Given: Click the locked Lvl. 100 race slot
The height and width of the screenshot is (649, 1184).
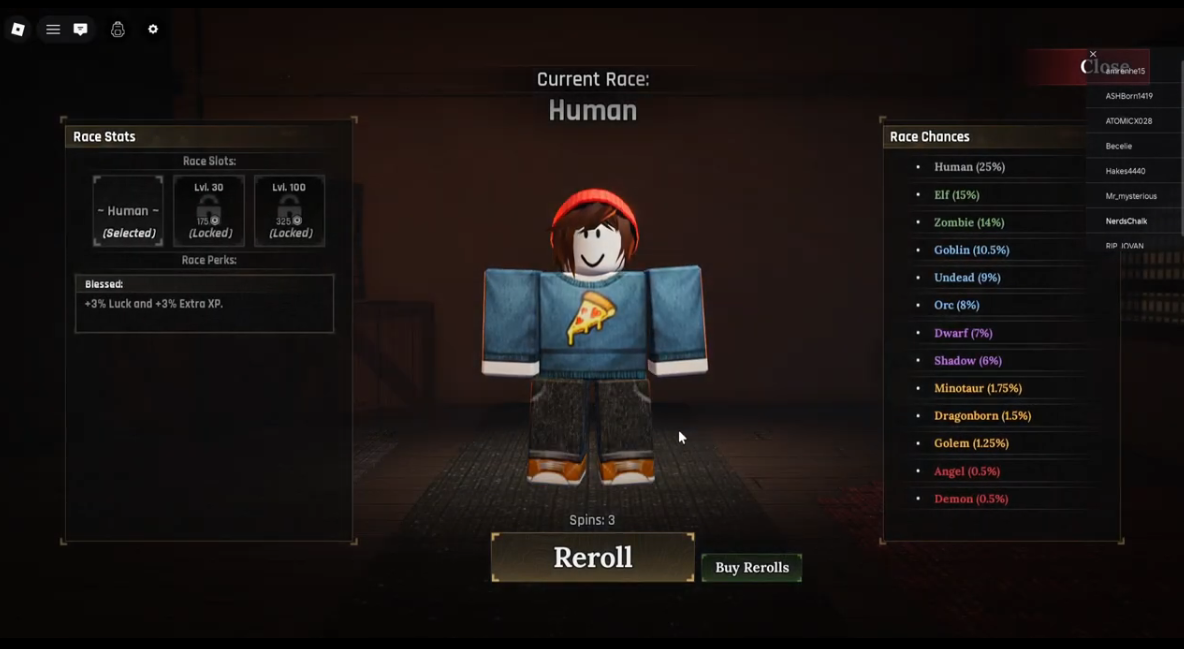Looking at the screenshot, I should [289, 211].
